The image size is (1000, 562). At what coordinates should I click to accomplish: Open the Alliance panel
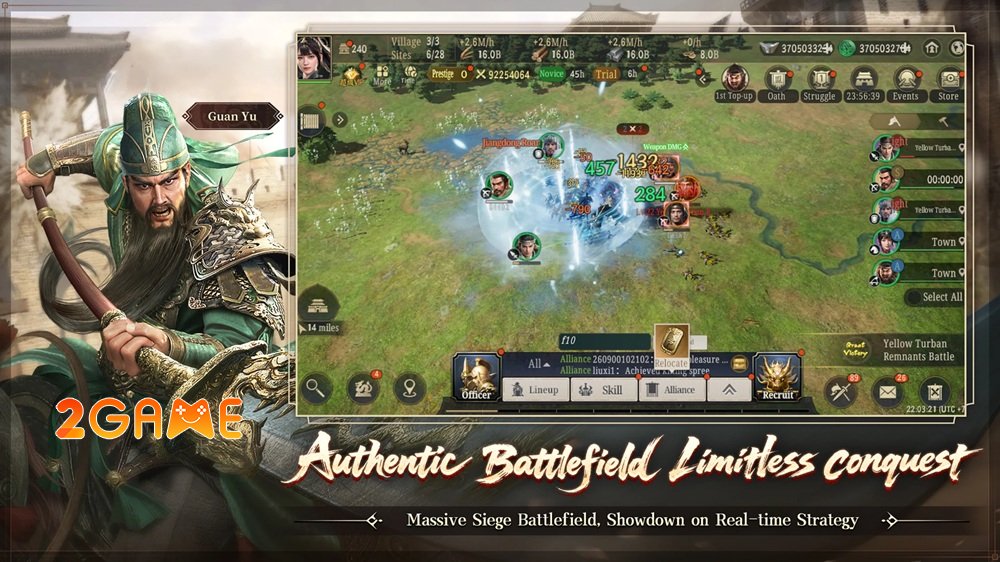672,390
